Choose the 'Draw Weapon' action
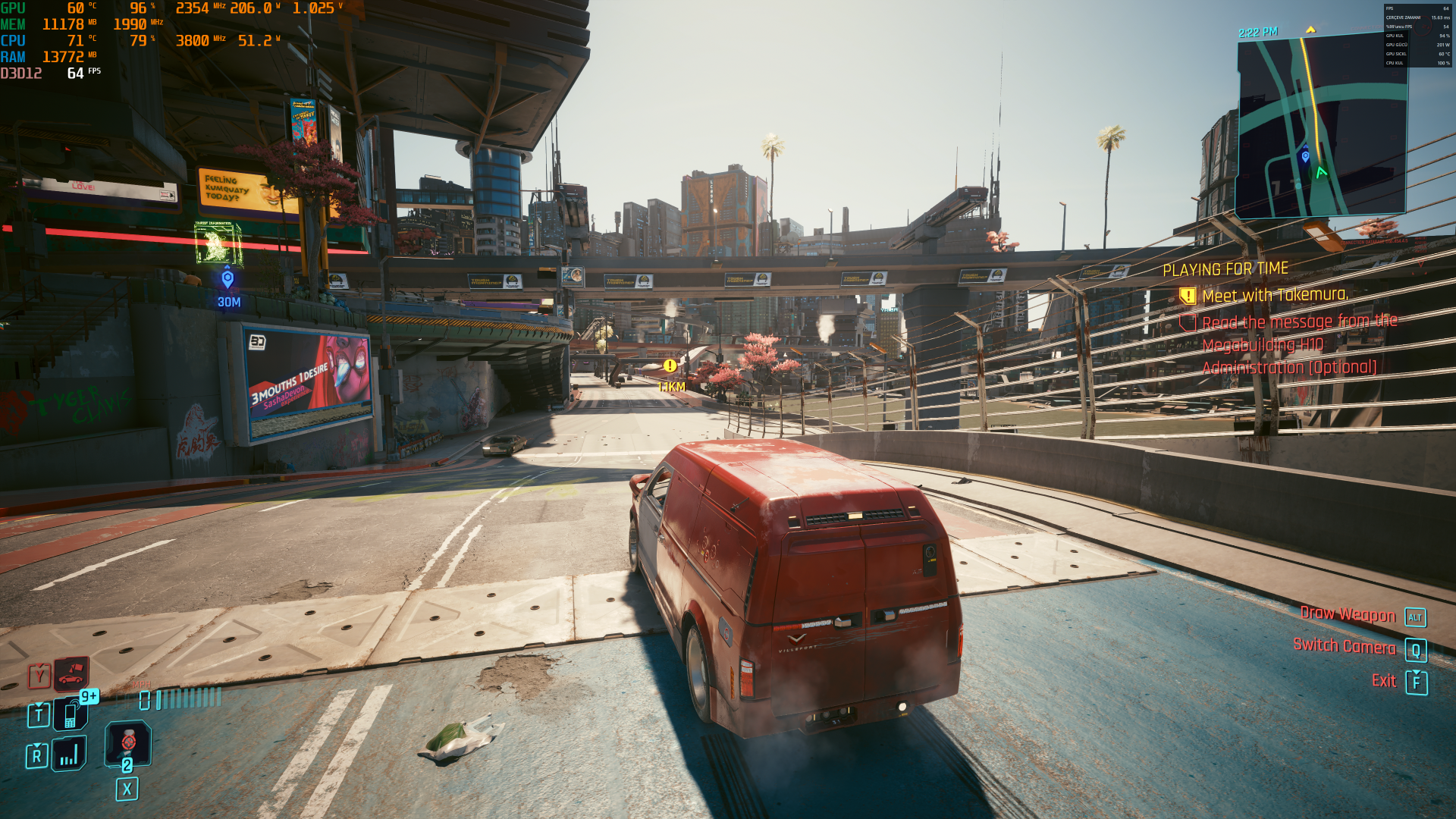The width and height of the screenshot is (1456, 819). (x=1348, y=615)
